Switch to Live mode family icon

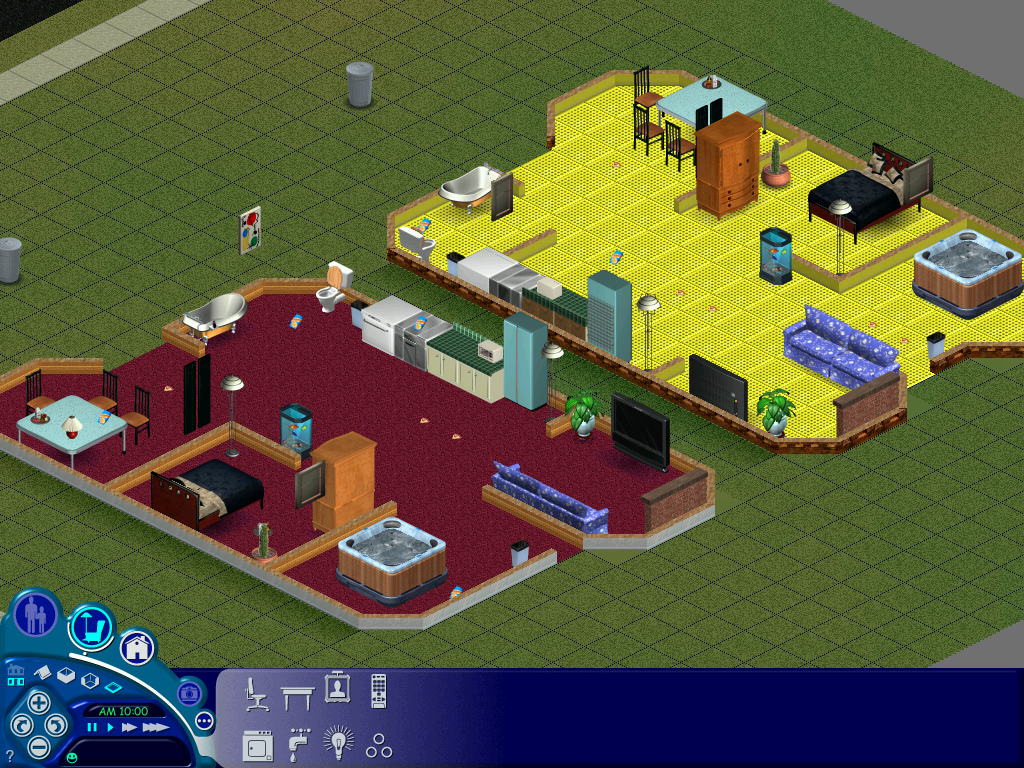point(35,613)
